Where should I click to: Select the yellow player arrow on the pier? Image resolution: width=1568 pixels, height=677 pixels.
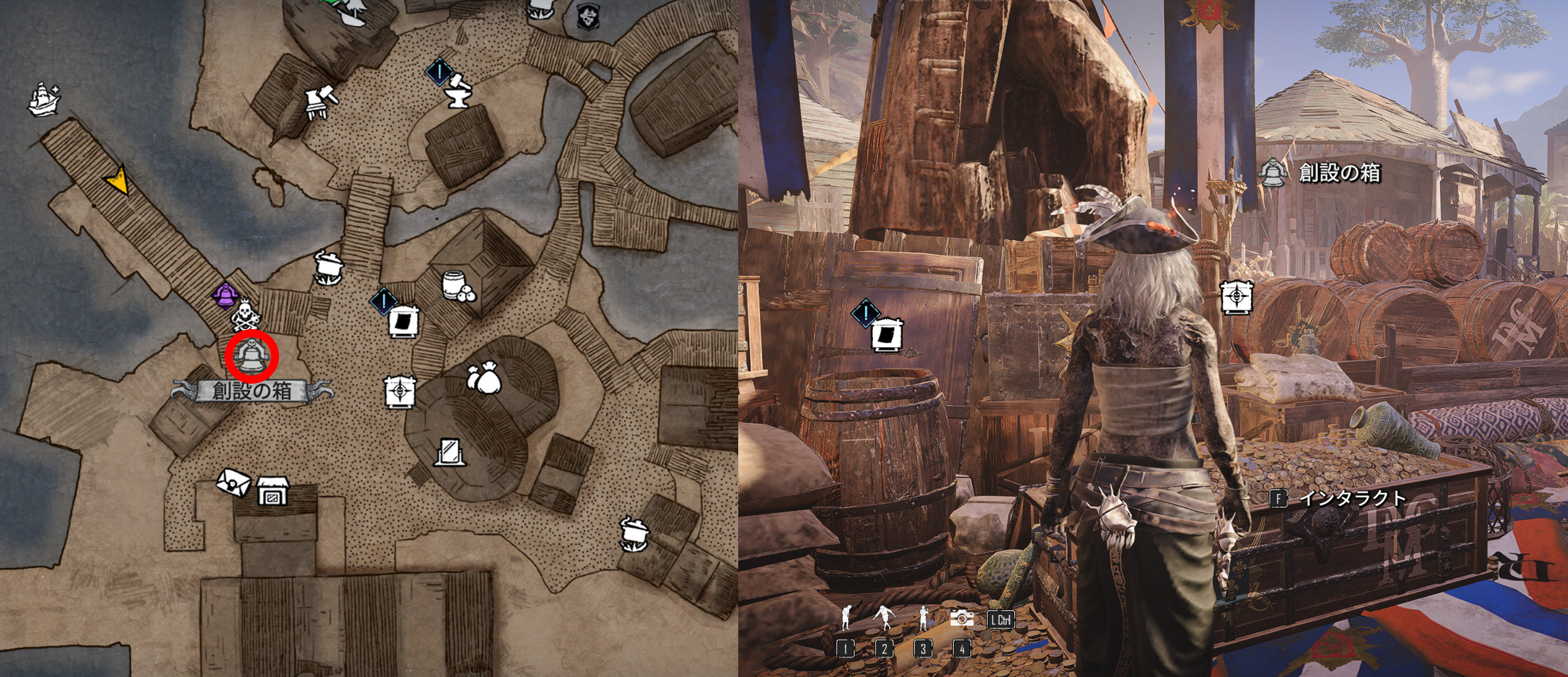118,180
